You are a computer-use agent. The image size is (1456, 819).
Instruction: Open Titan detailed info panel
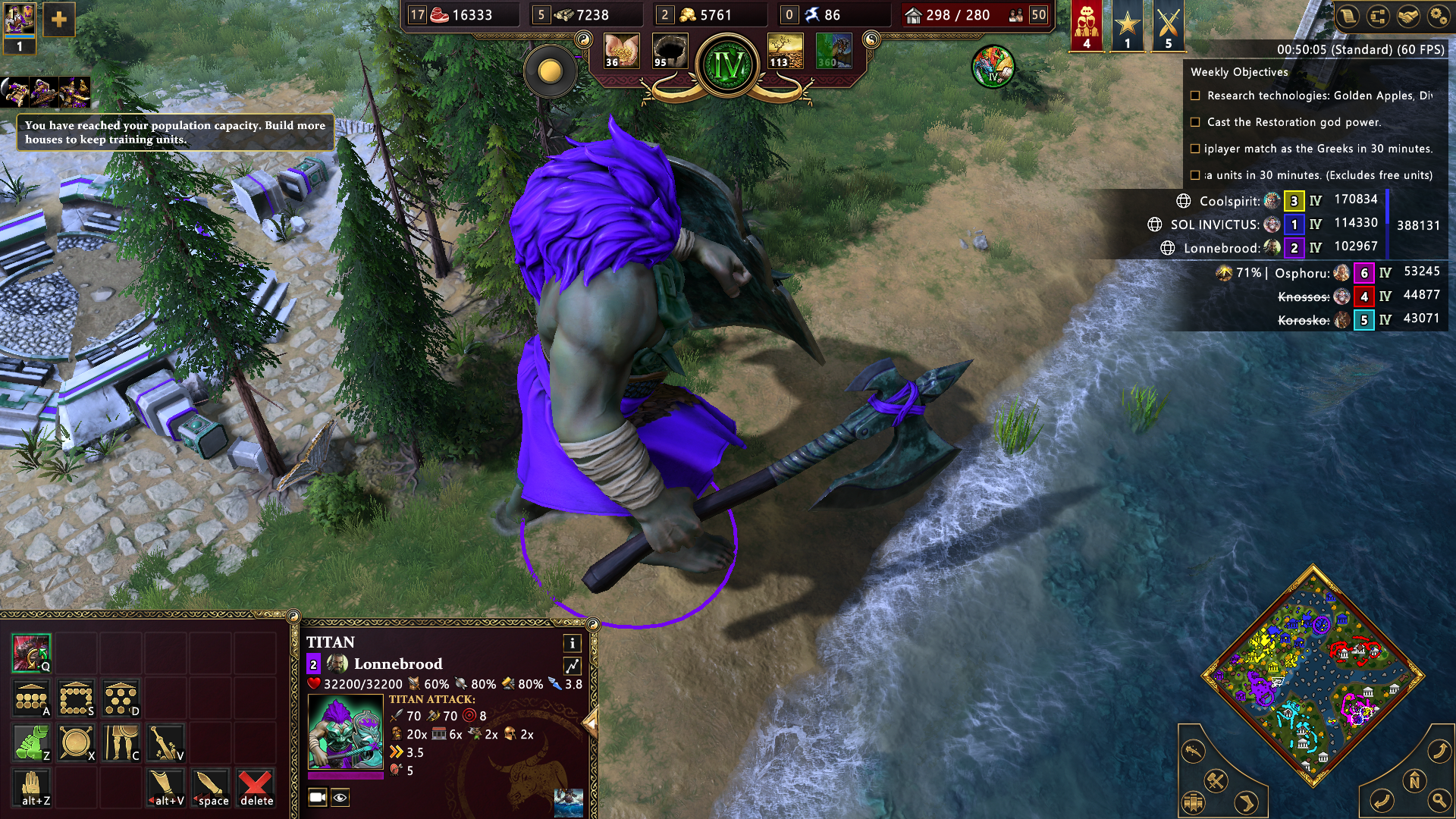pos(573,643)
